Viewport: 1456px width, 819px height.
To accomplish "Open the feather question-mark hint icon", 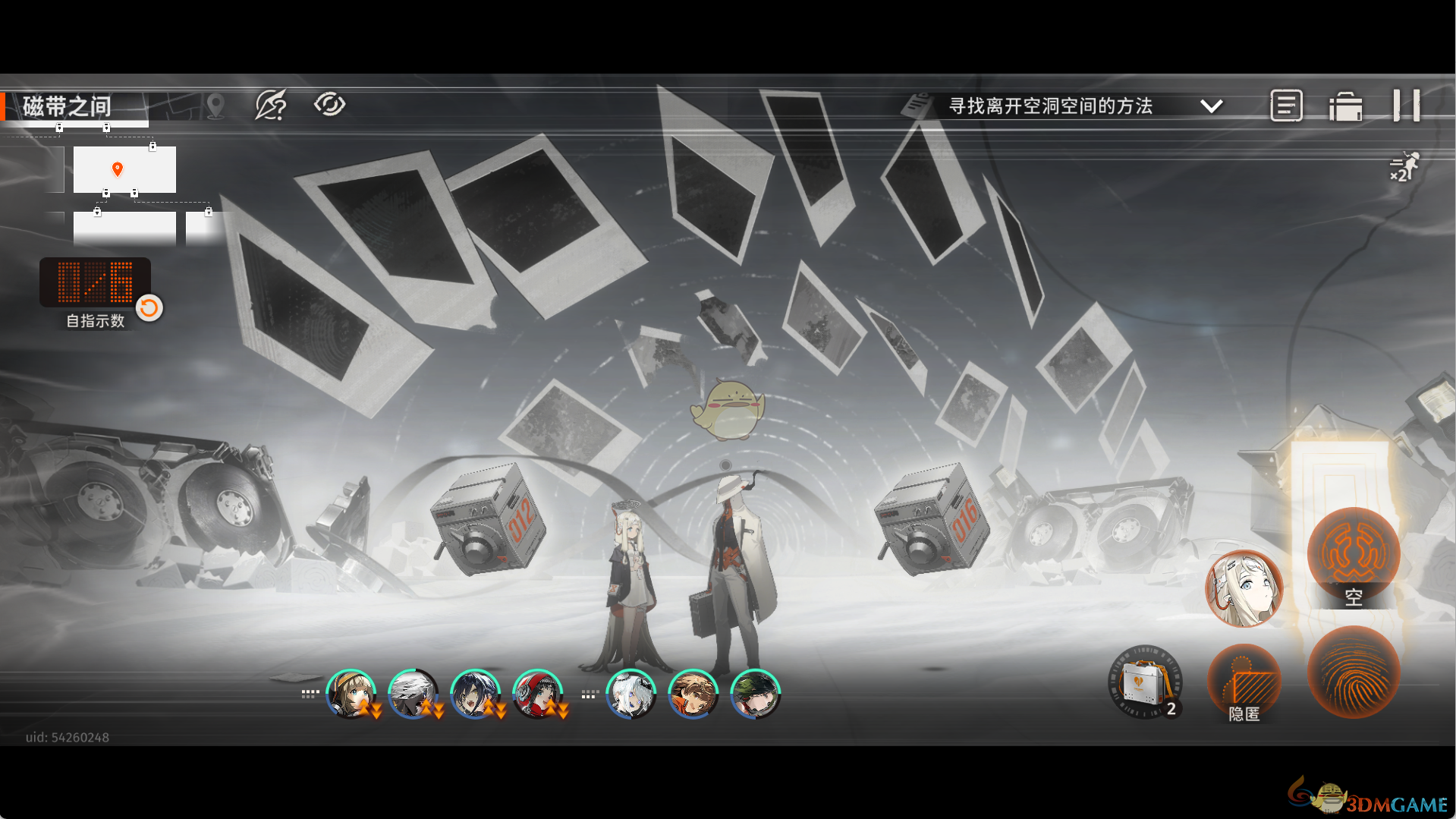I will point(270,106).
